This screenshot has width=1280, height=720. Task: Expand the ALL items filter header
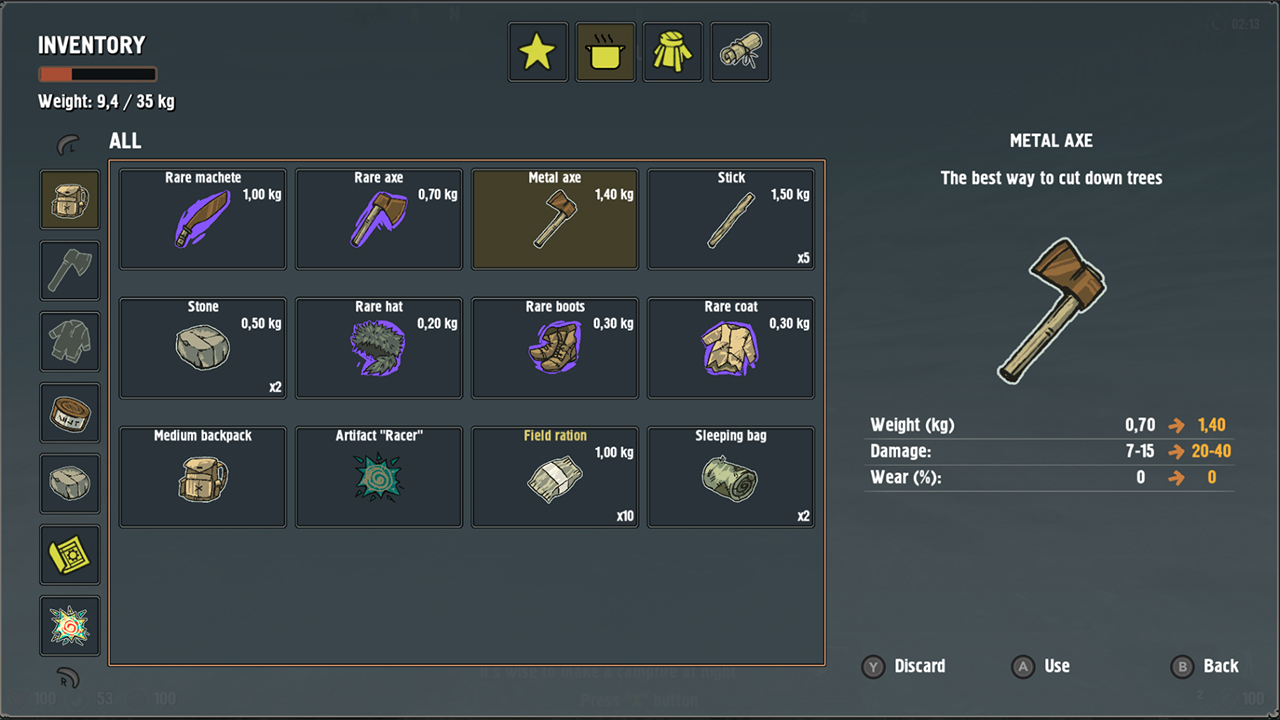click(125, 141)
